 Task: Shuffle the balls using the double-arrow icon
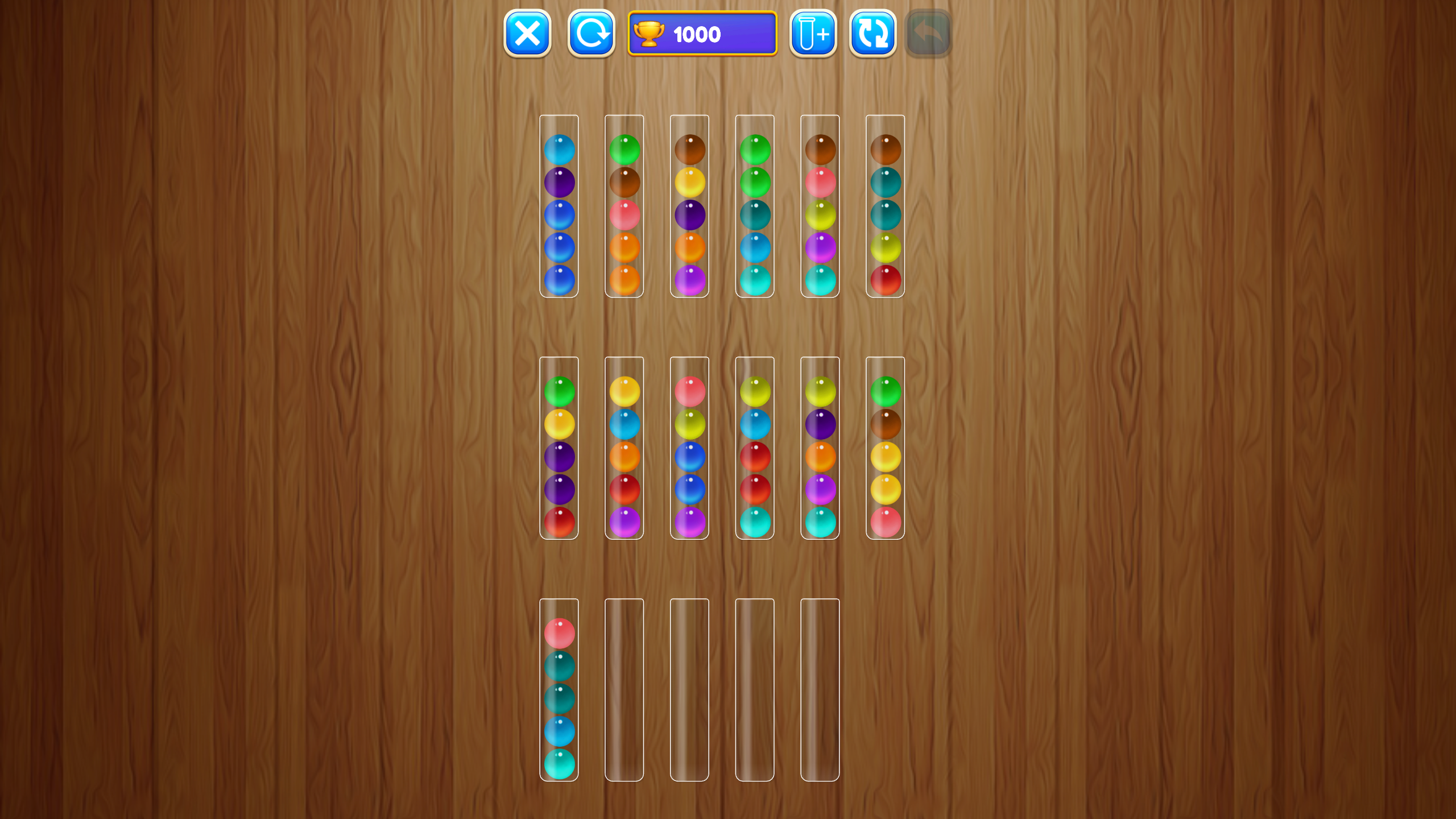tap(873, 34)
